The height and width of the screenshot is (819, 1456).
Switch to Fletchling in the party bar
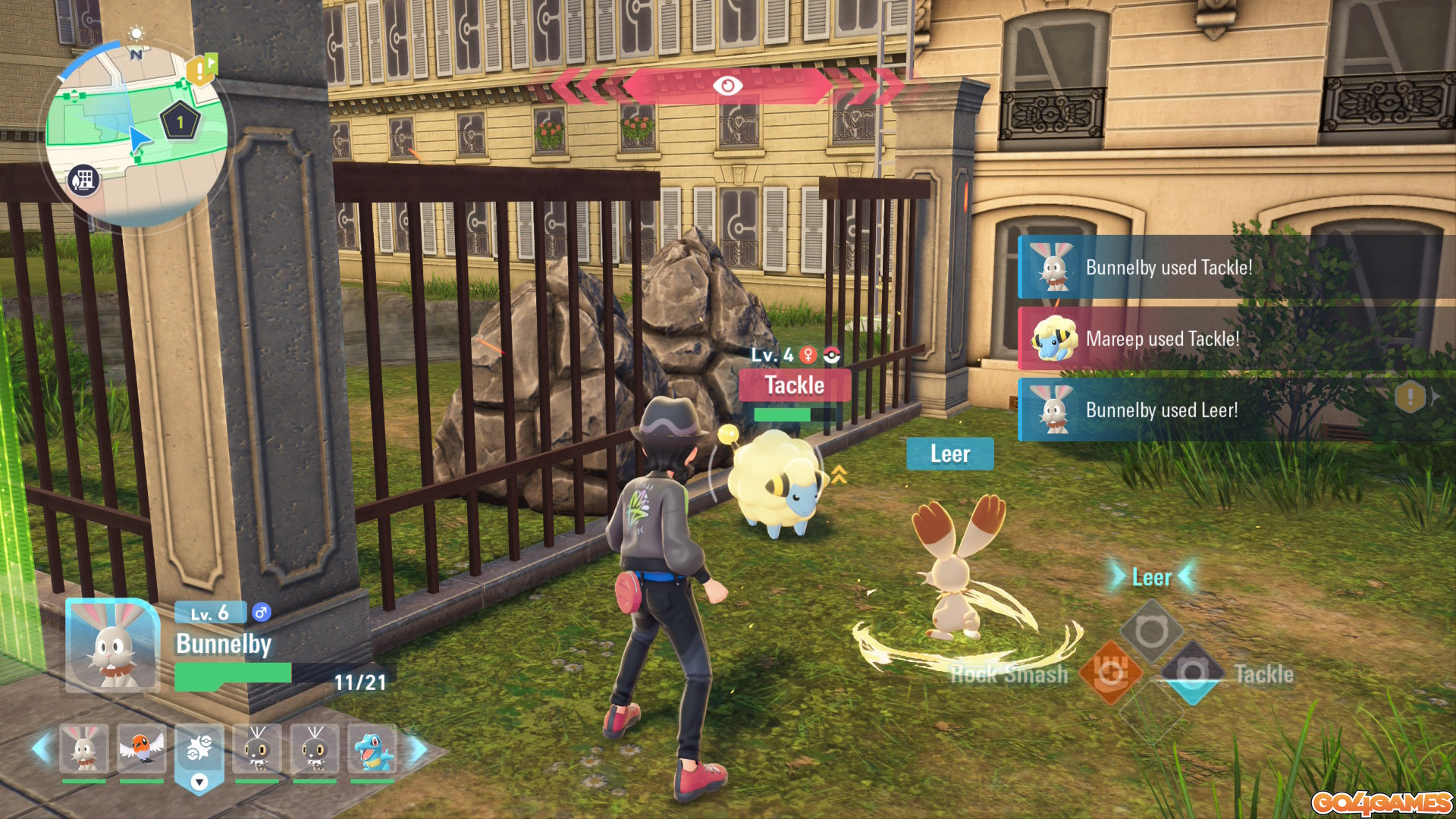[x=141, y=748]
